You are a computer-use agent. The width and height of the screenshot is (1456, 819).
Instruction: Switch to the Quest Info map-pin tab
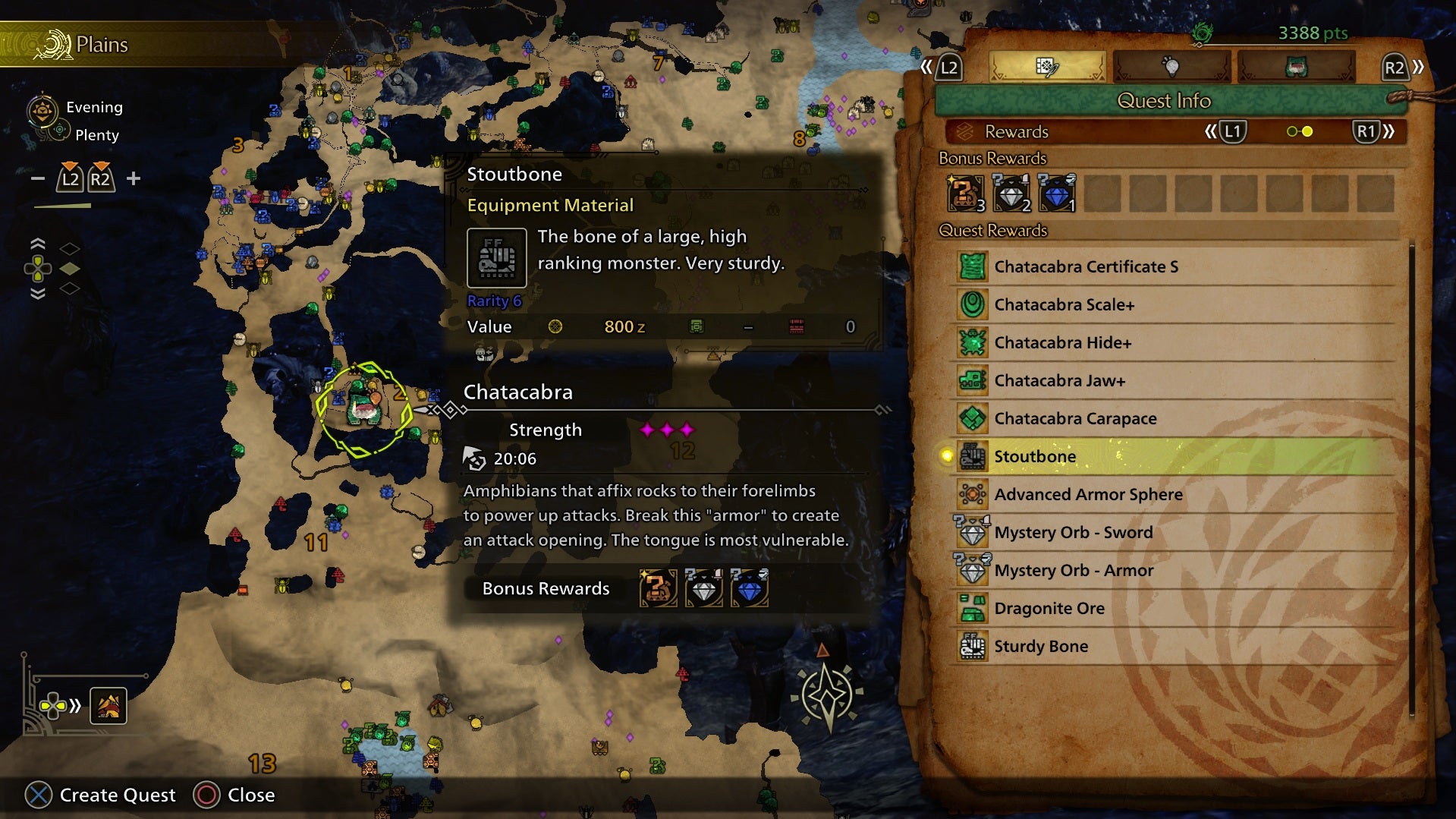1047,68
